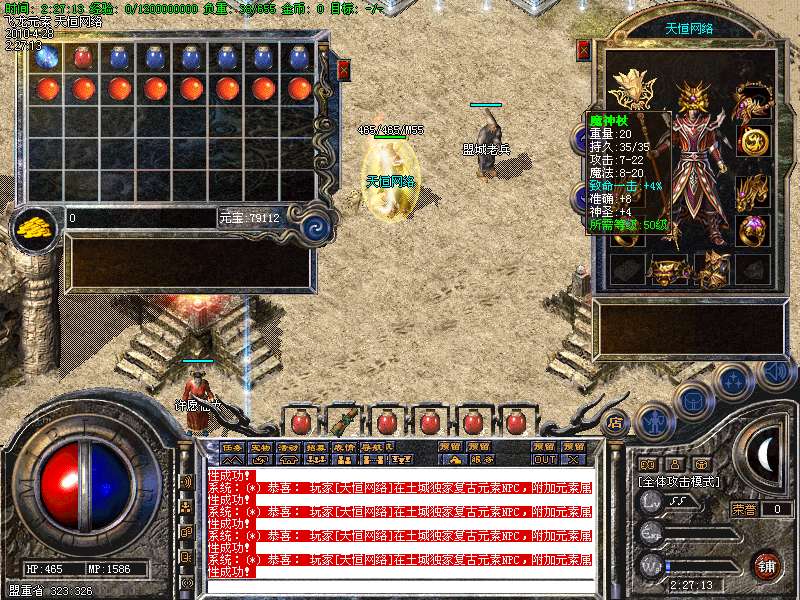
Task: Click the gold ingot pile icon
Action: point(35,227)
